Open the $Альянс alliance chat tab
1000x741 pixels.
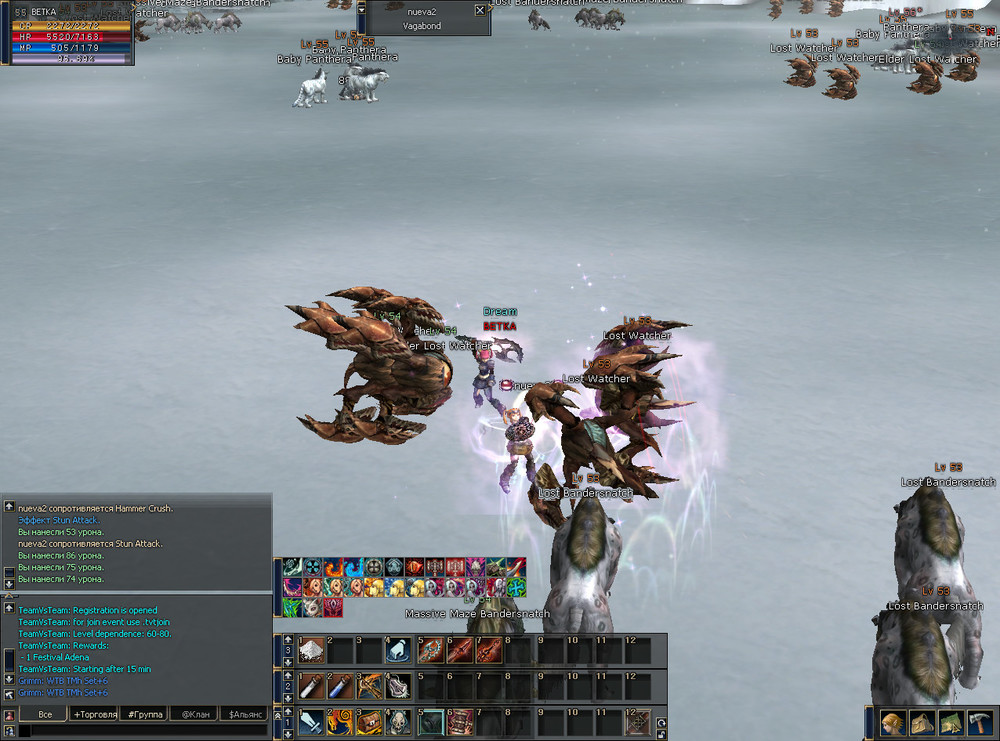tap(246, 715)
